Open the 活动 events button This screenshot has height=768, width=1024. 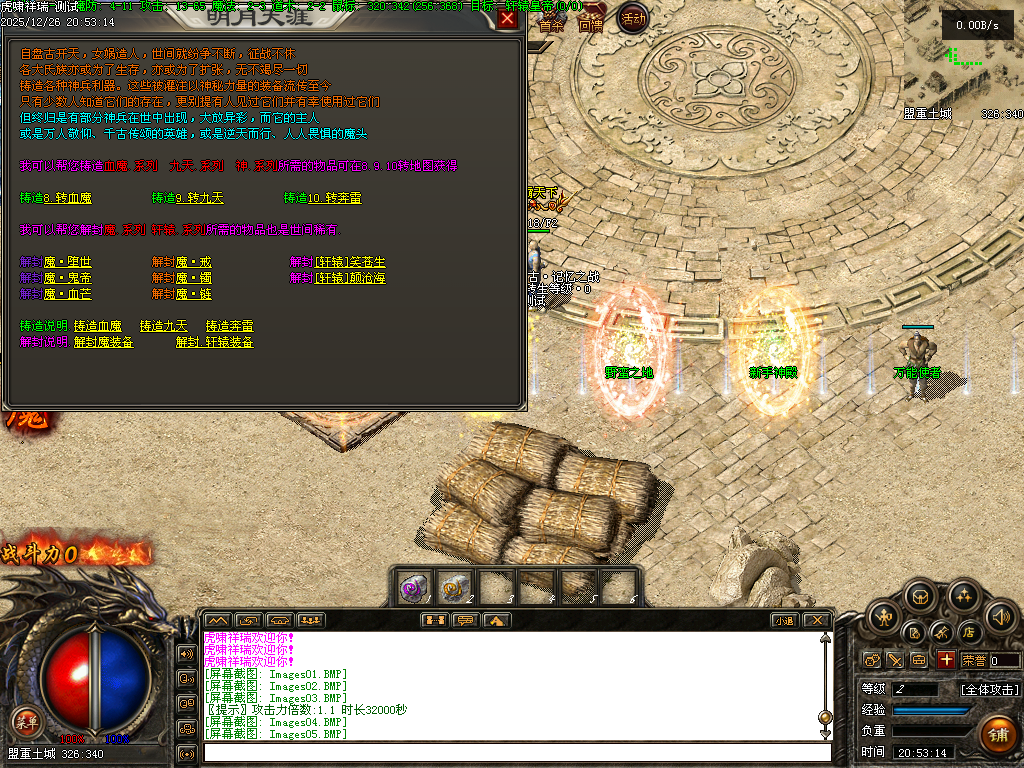[x=632, y=18]
